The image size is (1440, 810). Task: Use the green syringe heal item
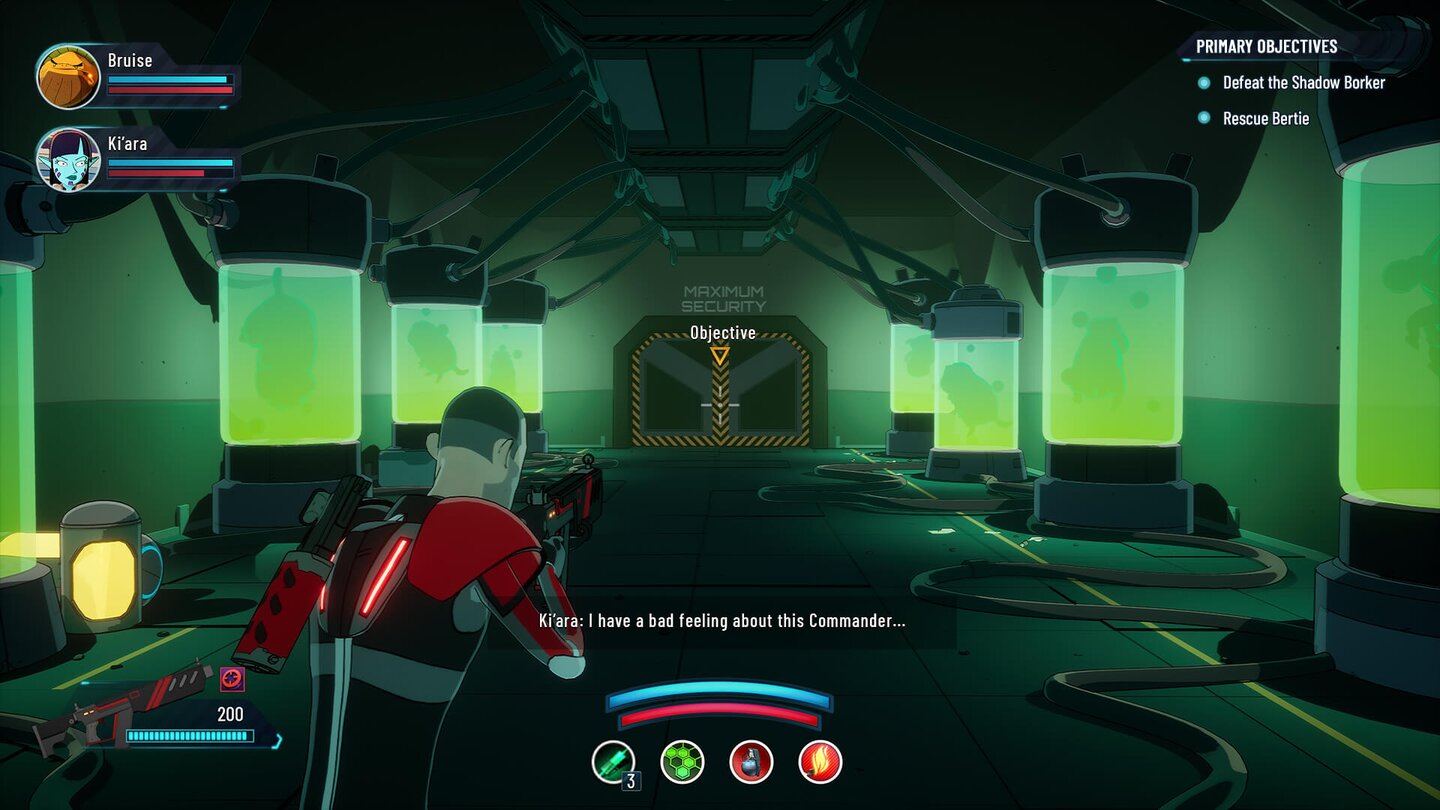612,761
